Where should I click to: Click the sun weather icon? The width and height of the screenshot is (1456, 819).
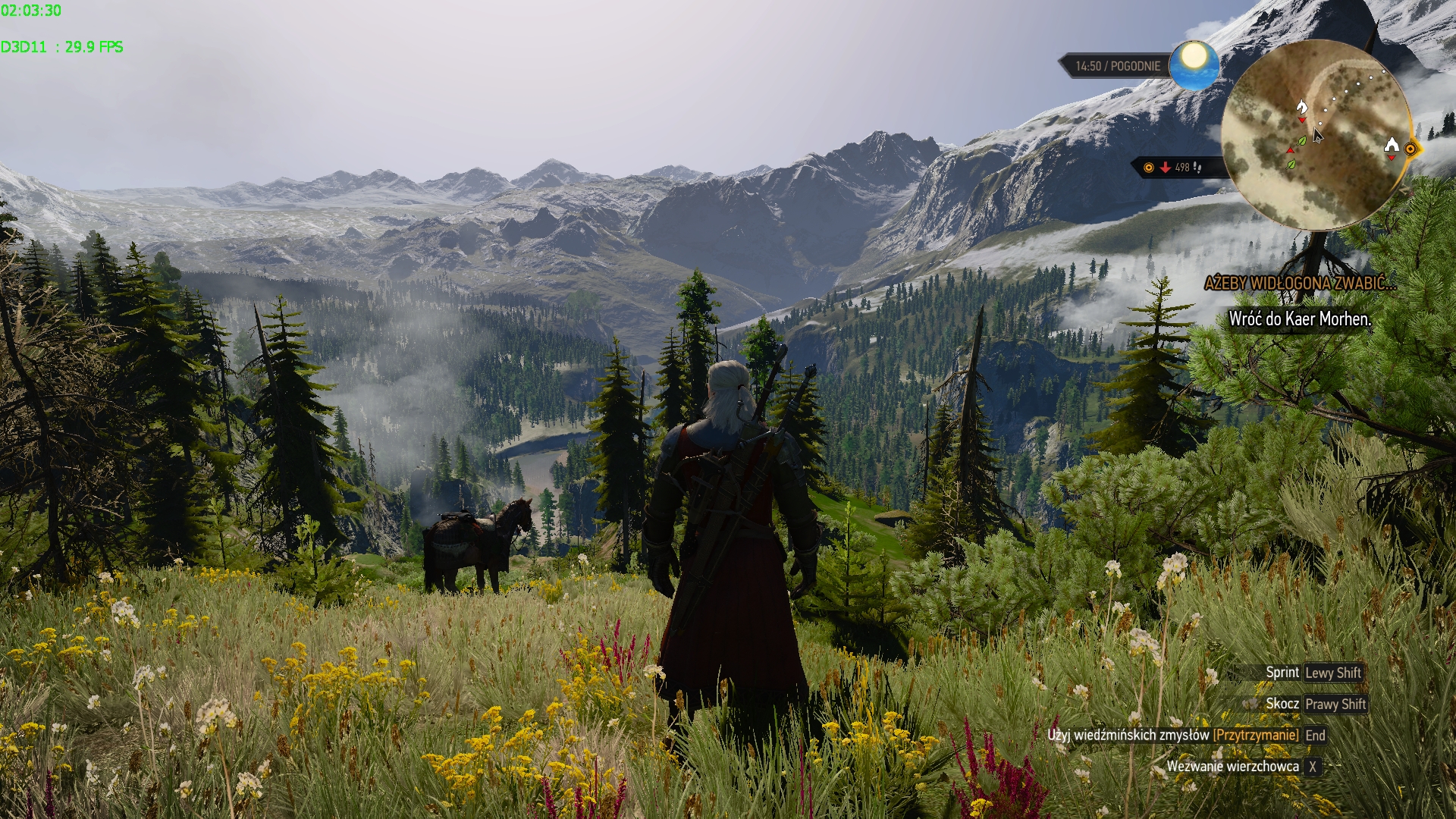[1194, 64]
